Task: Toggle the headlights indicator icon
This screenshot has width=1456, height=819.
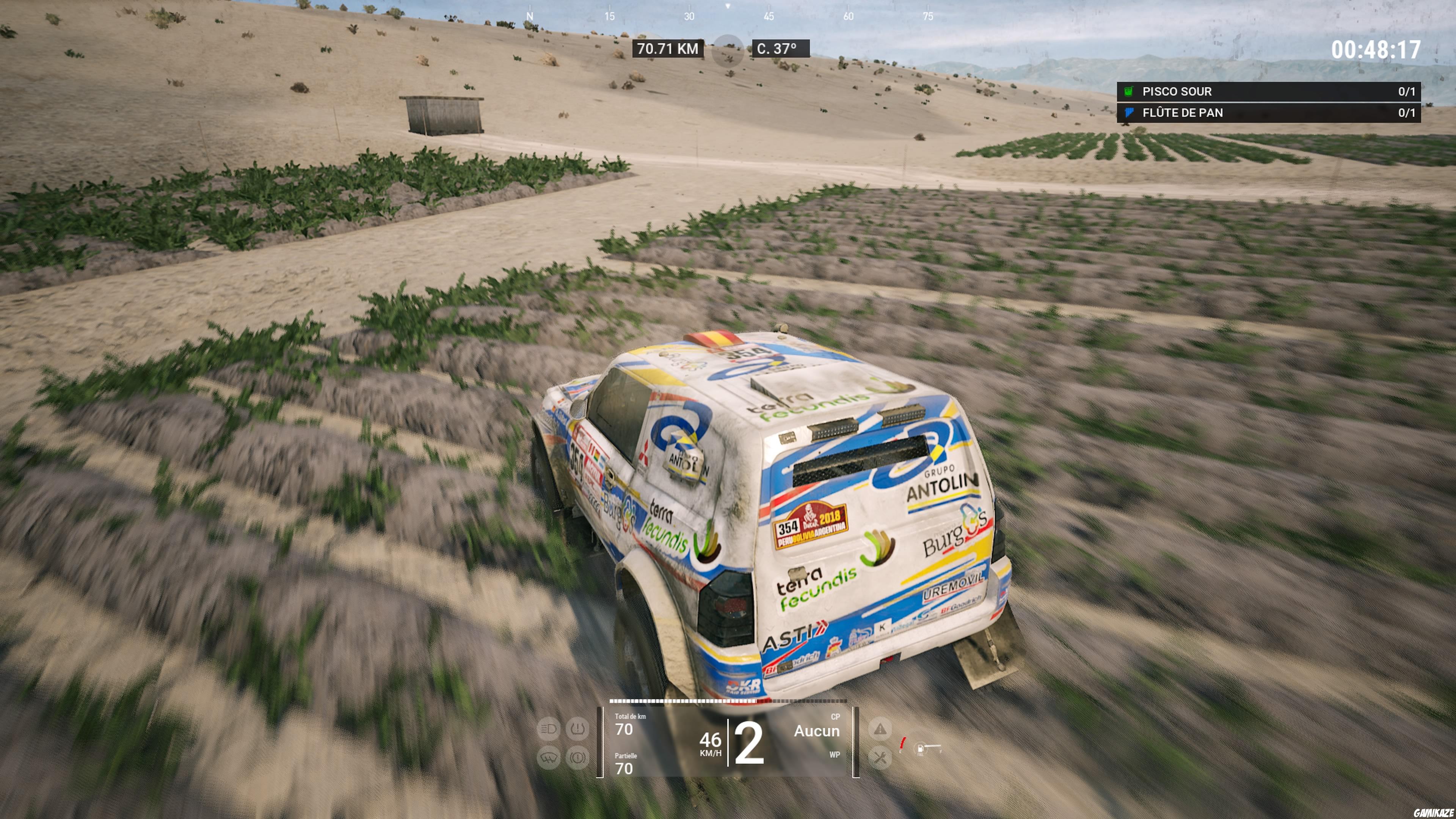Action: [x=548, y=728]
